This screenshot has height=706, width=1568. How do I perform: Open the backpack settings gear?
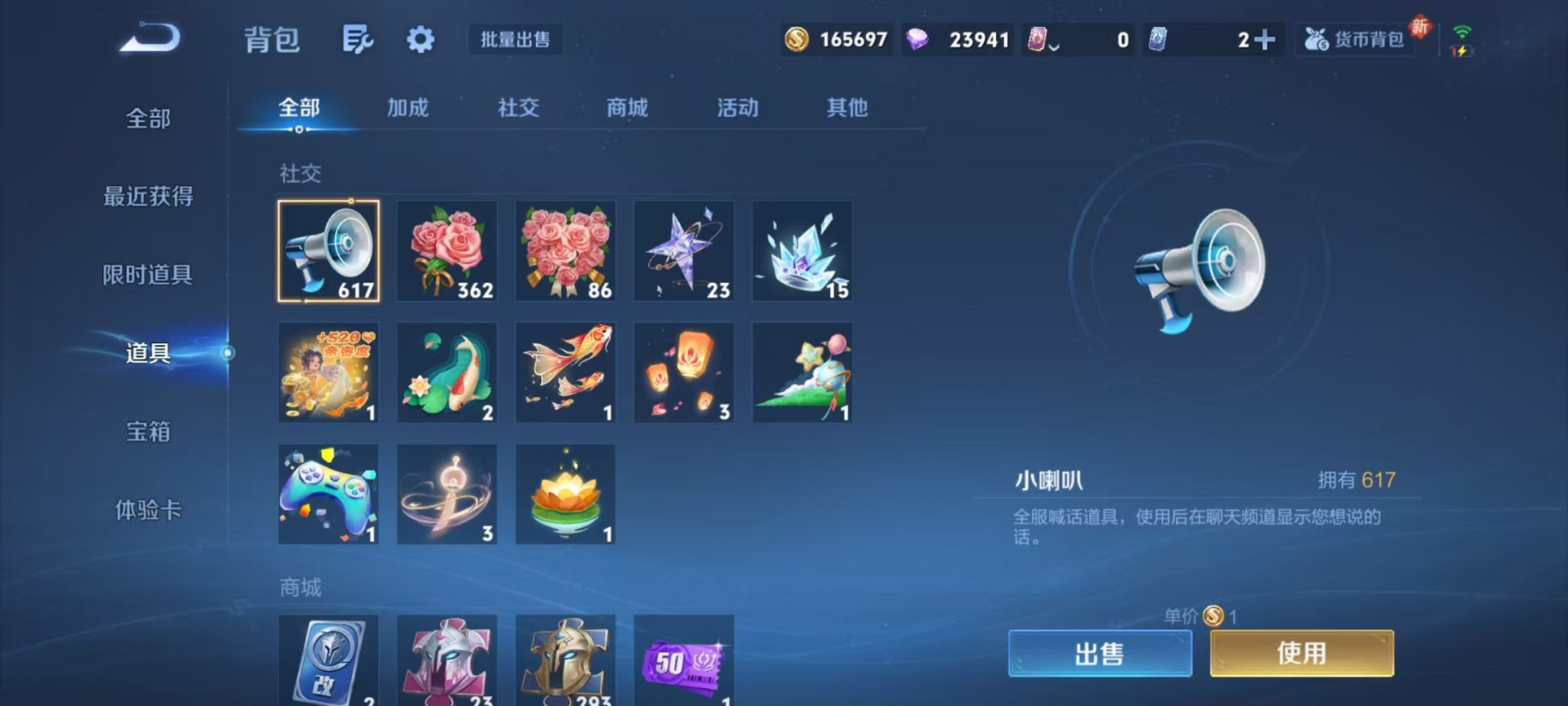point(419,40)
